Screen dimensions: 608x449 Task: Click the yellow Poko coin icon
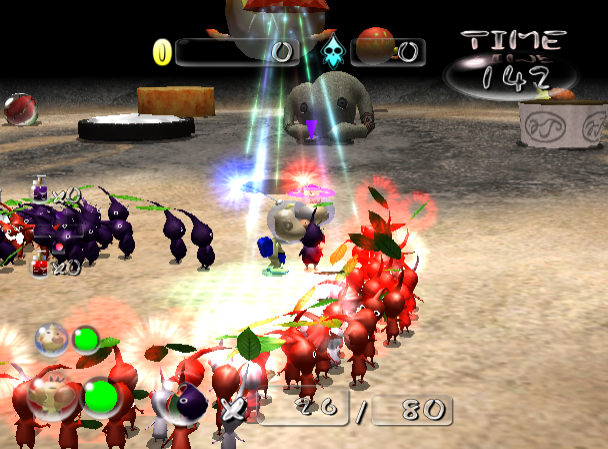pos(161,51)
